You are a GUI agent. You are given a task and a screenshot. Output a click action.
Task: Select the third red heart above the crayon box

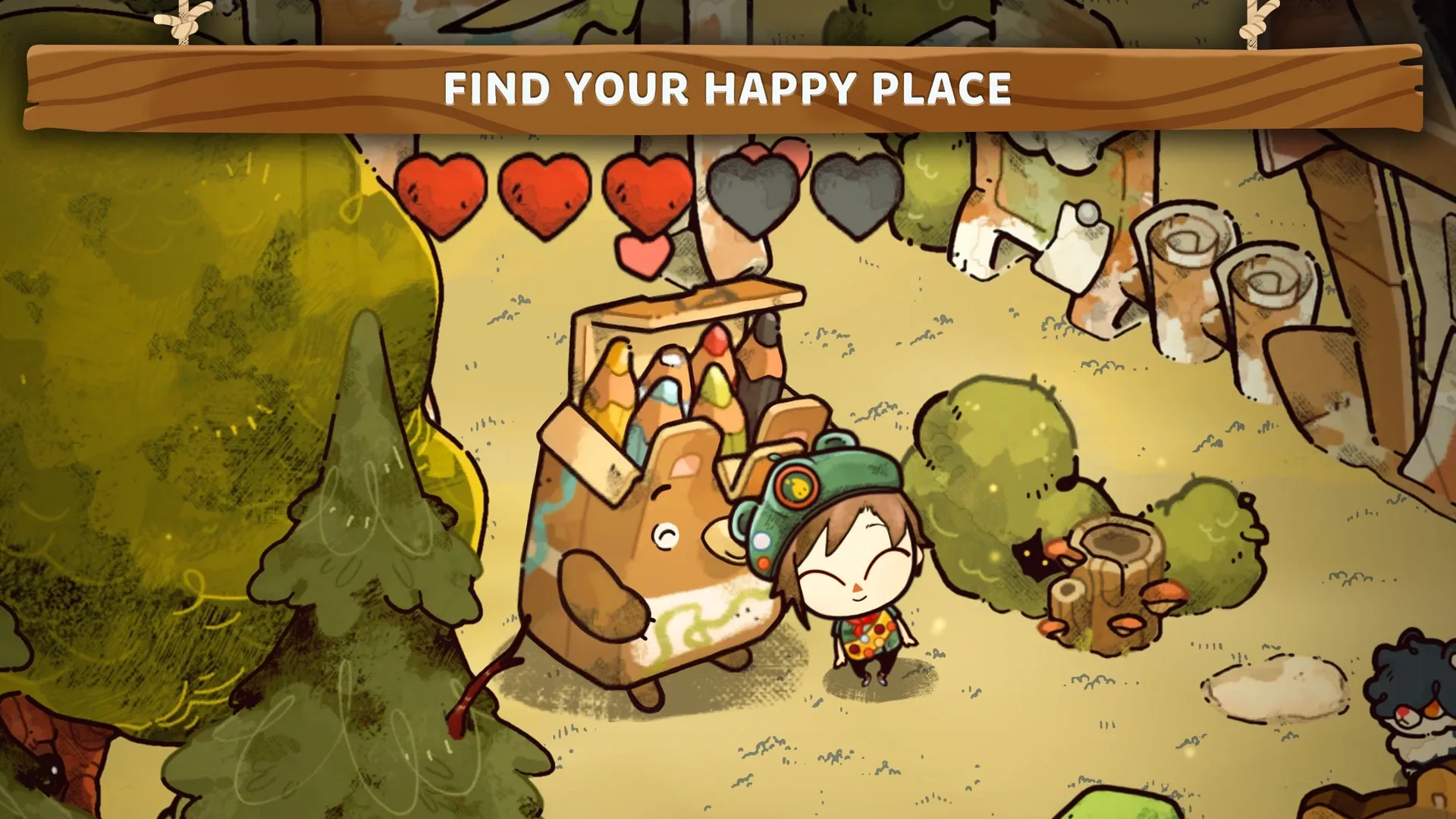(x=648, y=193)
